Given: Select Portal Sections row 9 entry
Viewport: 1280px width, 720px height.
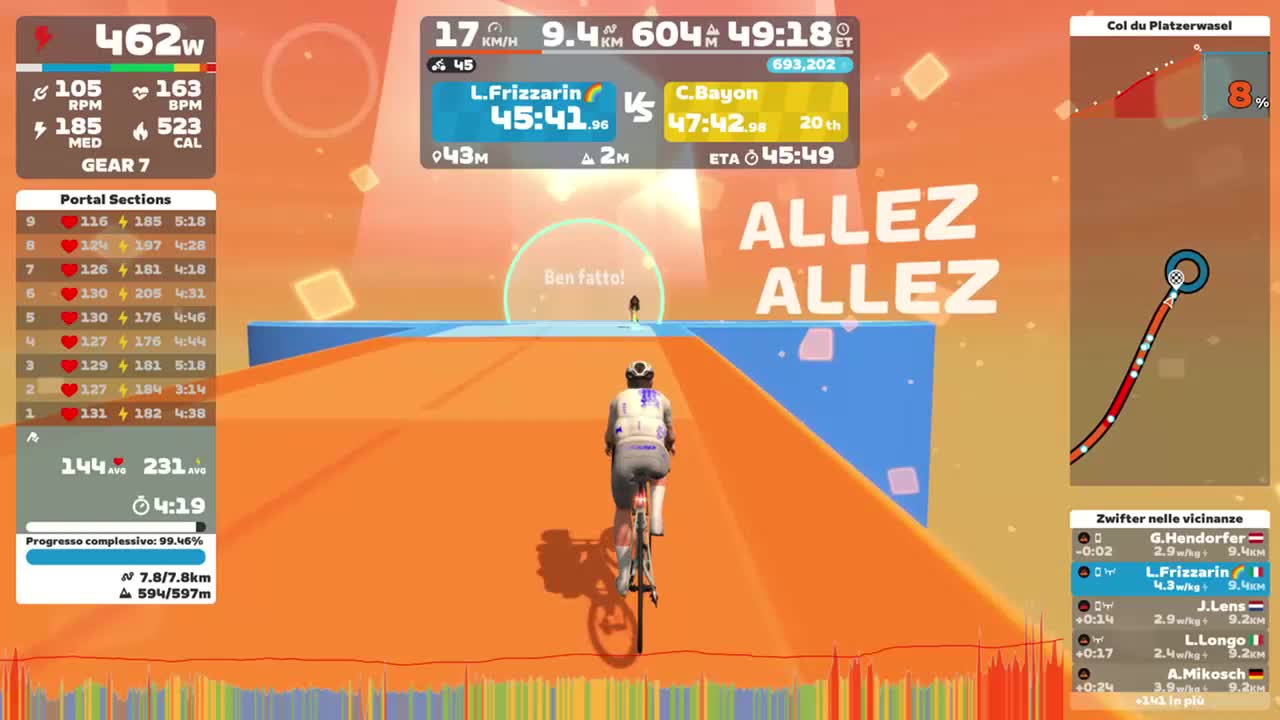Looking at the screenshot, I should pos(114,222).
